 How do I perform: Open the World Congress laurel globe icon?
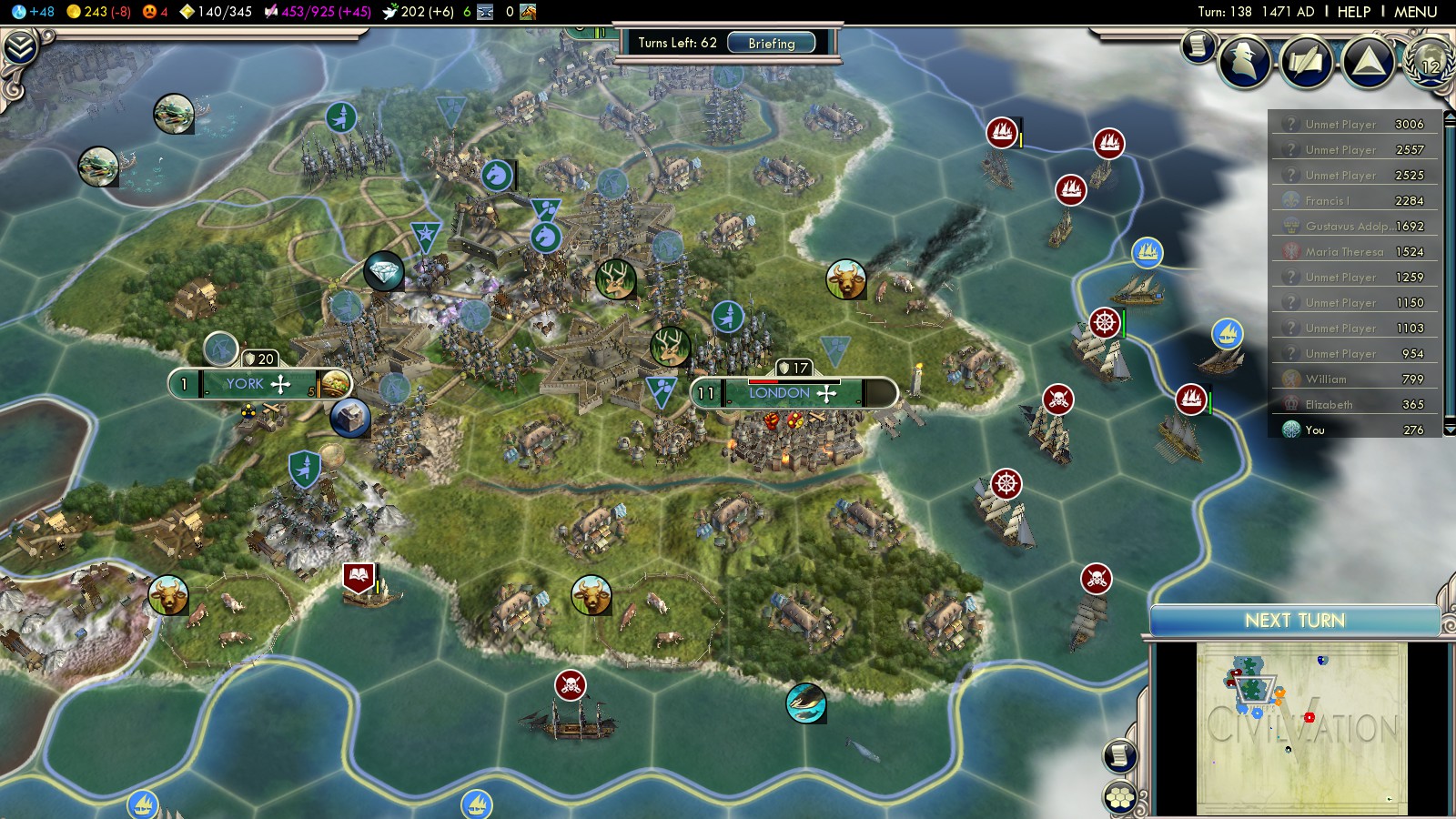click(1430, 61)
